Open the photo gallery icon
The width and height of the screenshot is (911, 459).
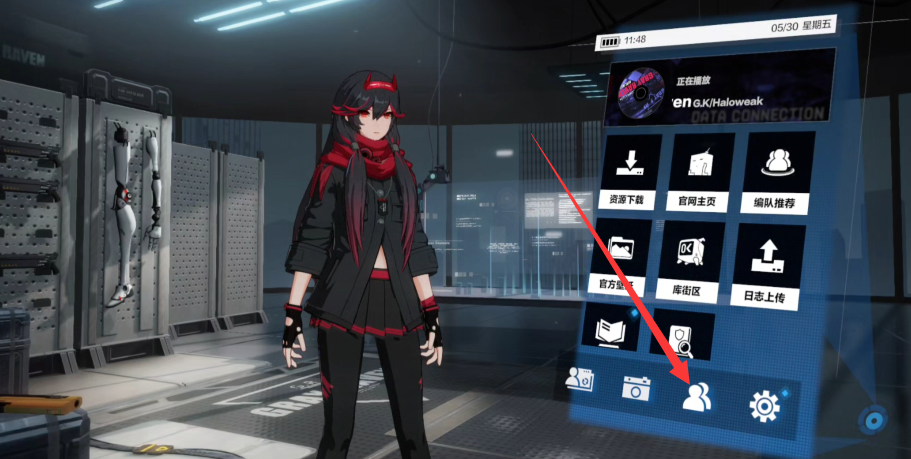(579, 379)
